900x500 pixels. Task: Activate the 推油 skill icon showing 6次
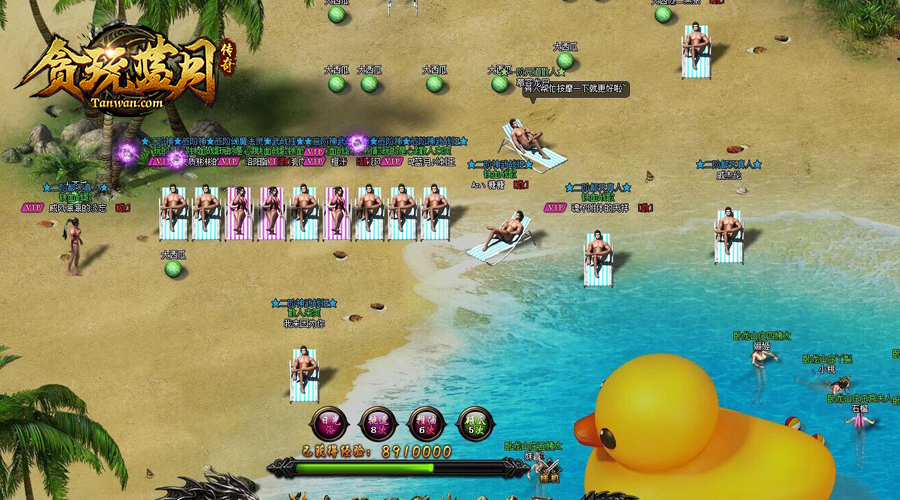point(427,424)
